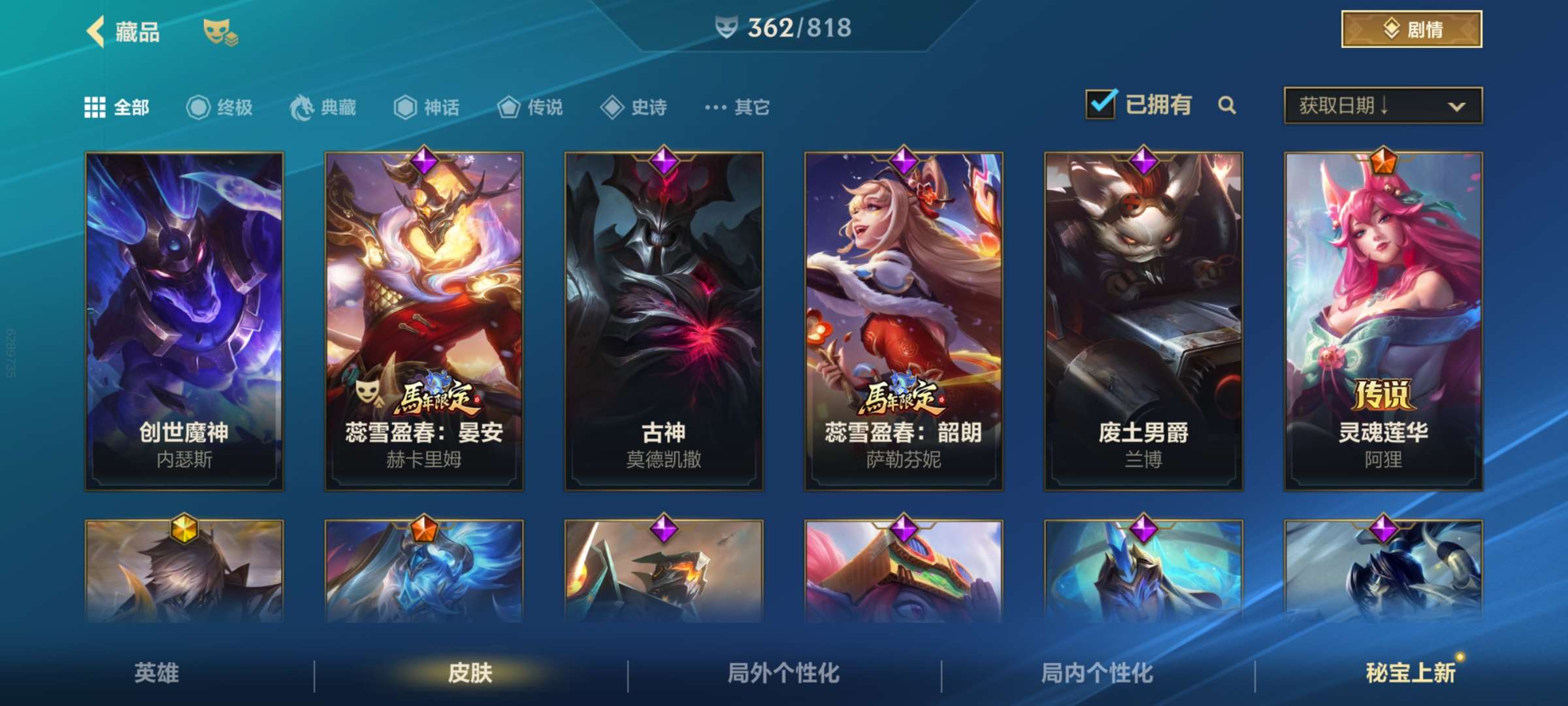This screenshot has height=706, width=1568.
Task: Select the 传说 quality filter toggle
Action: pyautogui.click(x=511, y=108)
